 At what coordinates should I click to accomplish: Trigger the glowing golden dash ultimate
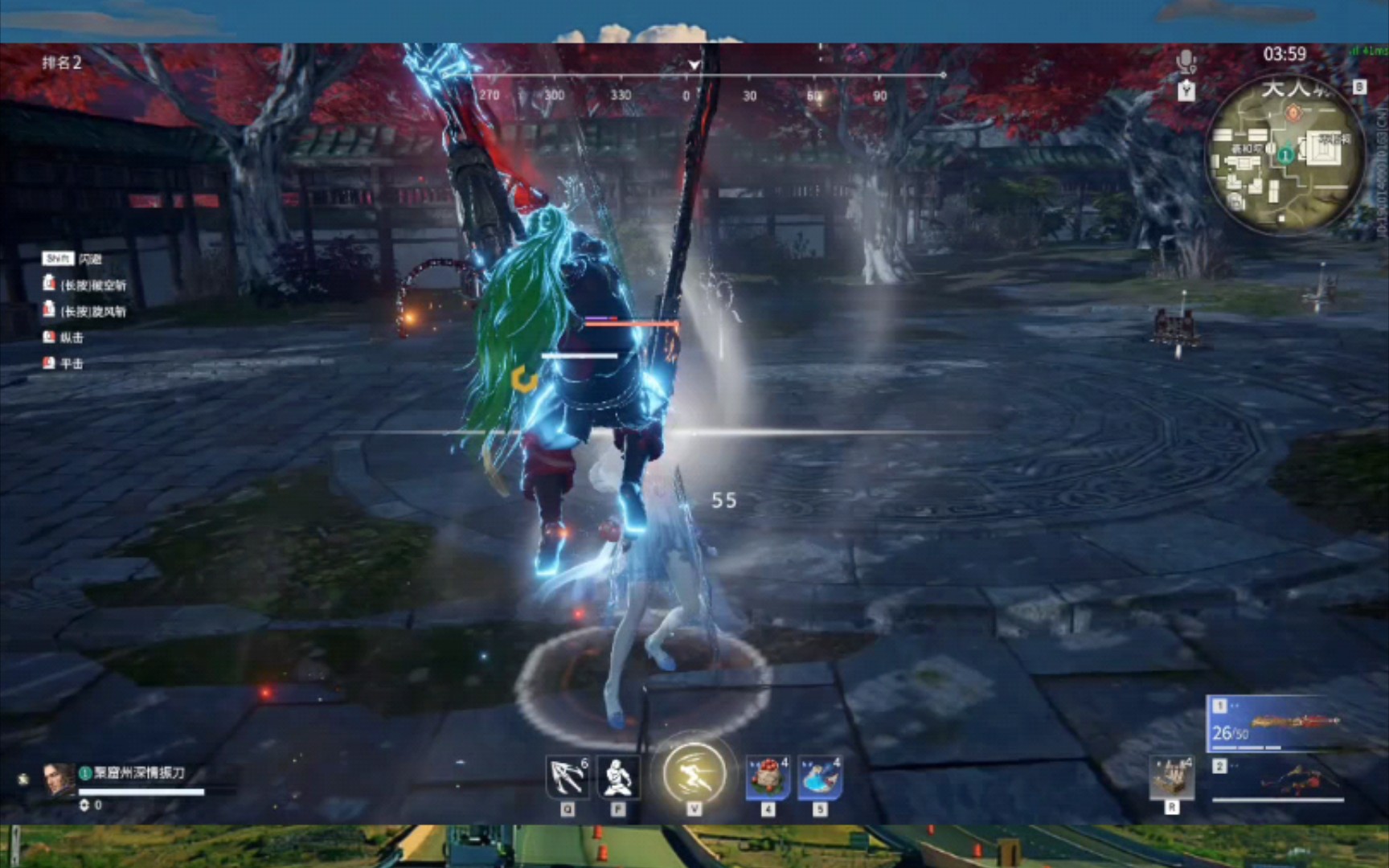coord(694,774)
